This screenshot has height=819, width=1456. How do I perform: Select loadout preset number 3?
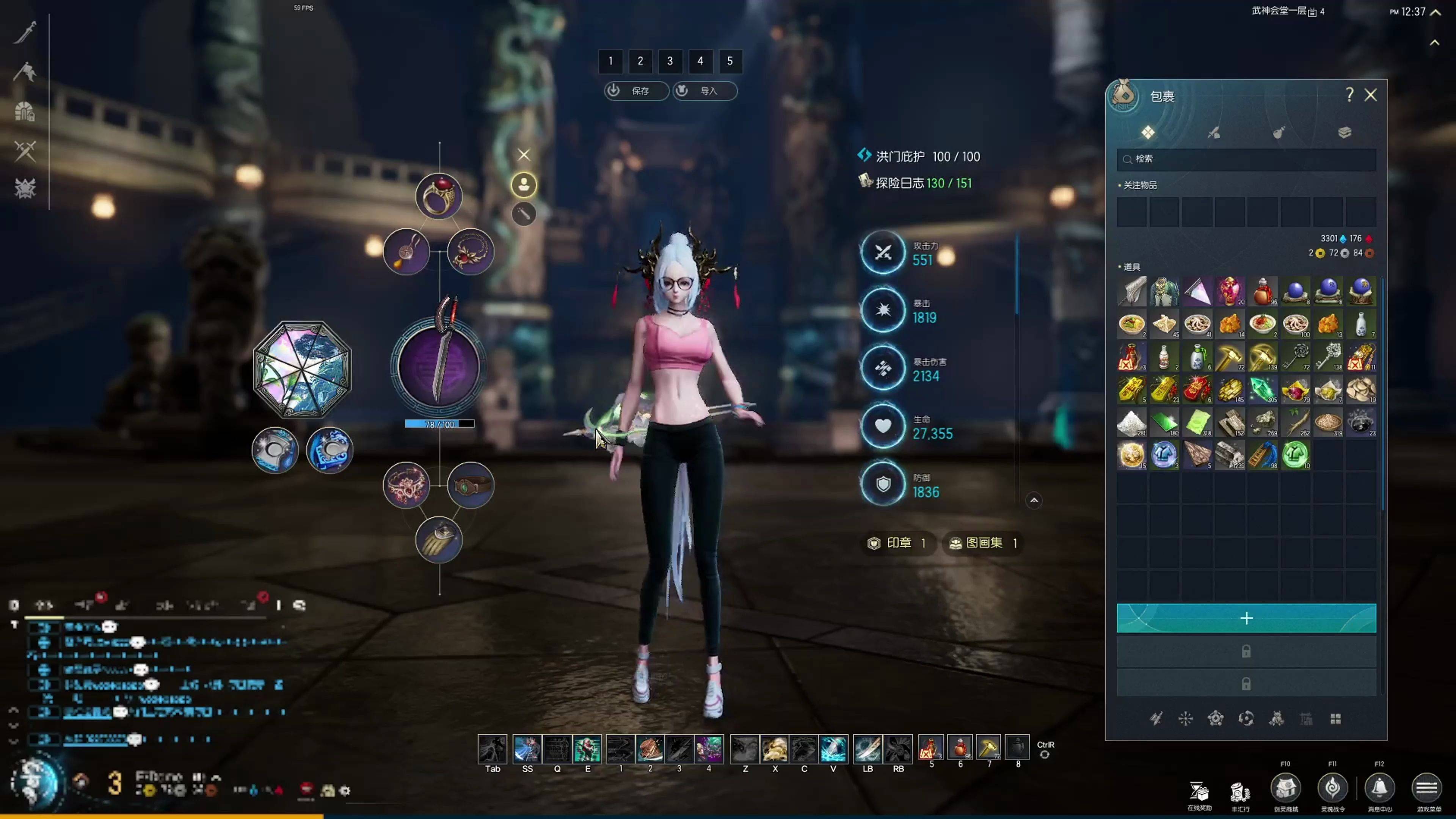click(670, 61)
